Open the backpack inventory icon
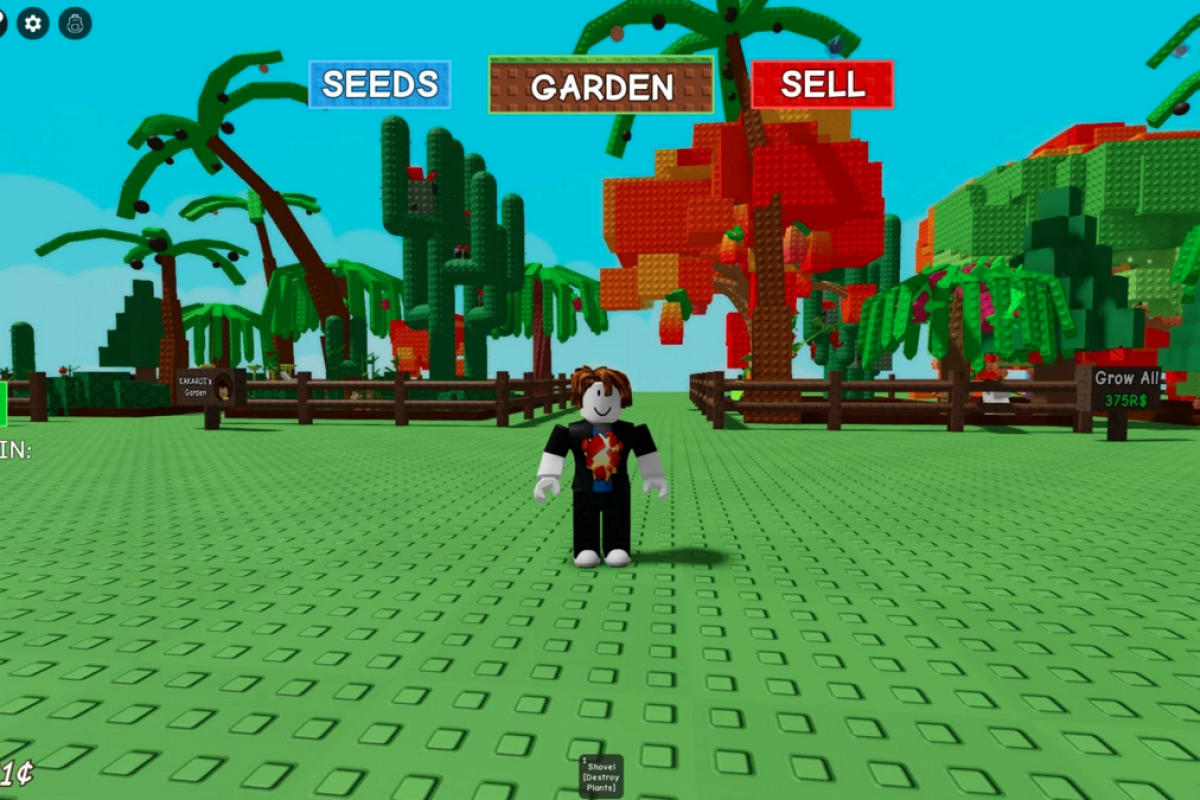 pos(75,23)
